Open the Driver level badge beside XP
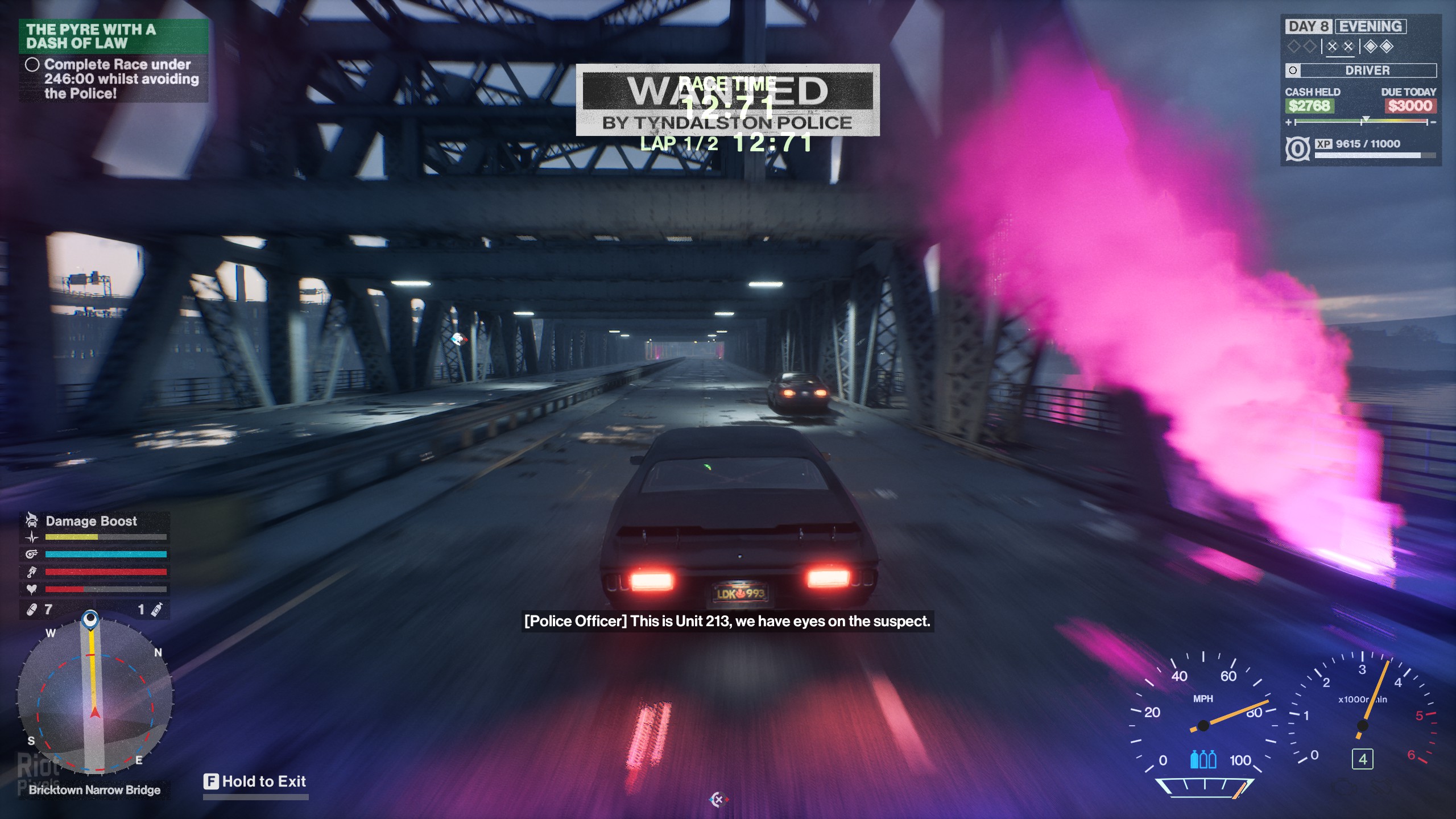1456x819 pixels. pyautogui.click(x=1297, y=149)
